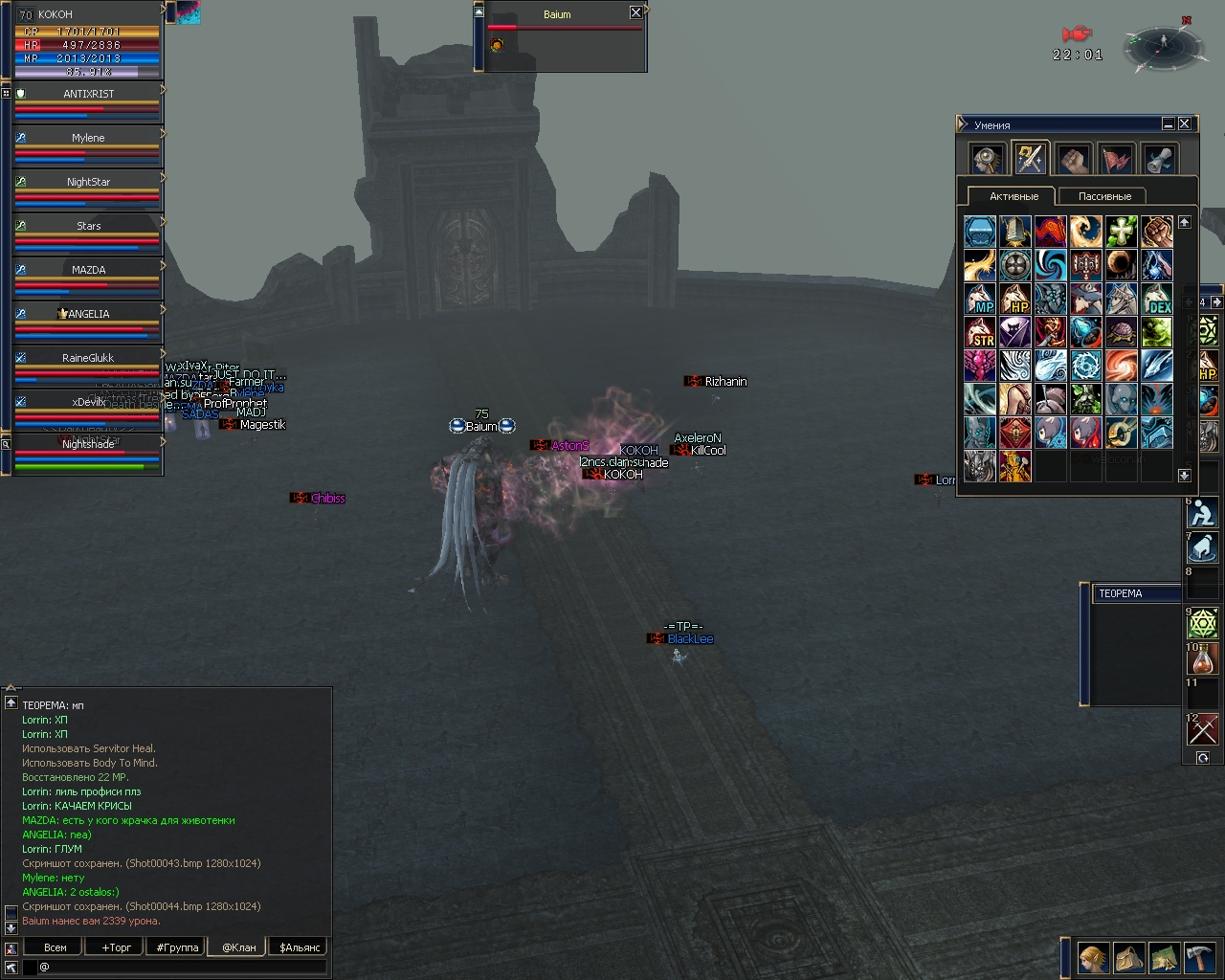Screen dimensions: 1225x980
Task: Select party member Mylene
Action: click(88, 138)
